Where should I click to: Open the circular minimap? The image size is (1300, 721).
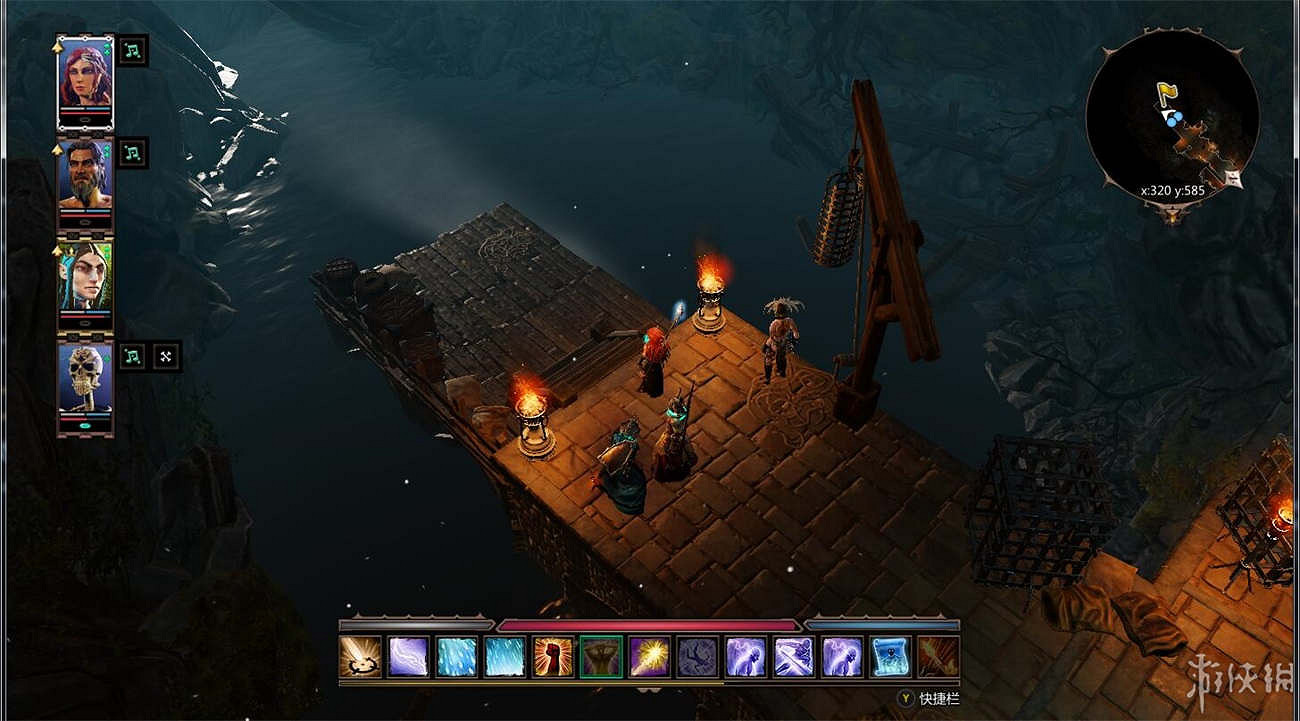pyautogui.click(x=1171, y=118)
